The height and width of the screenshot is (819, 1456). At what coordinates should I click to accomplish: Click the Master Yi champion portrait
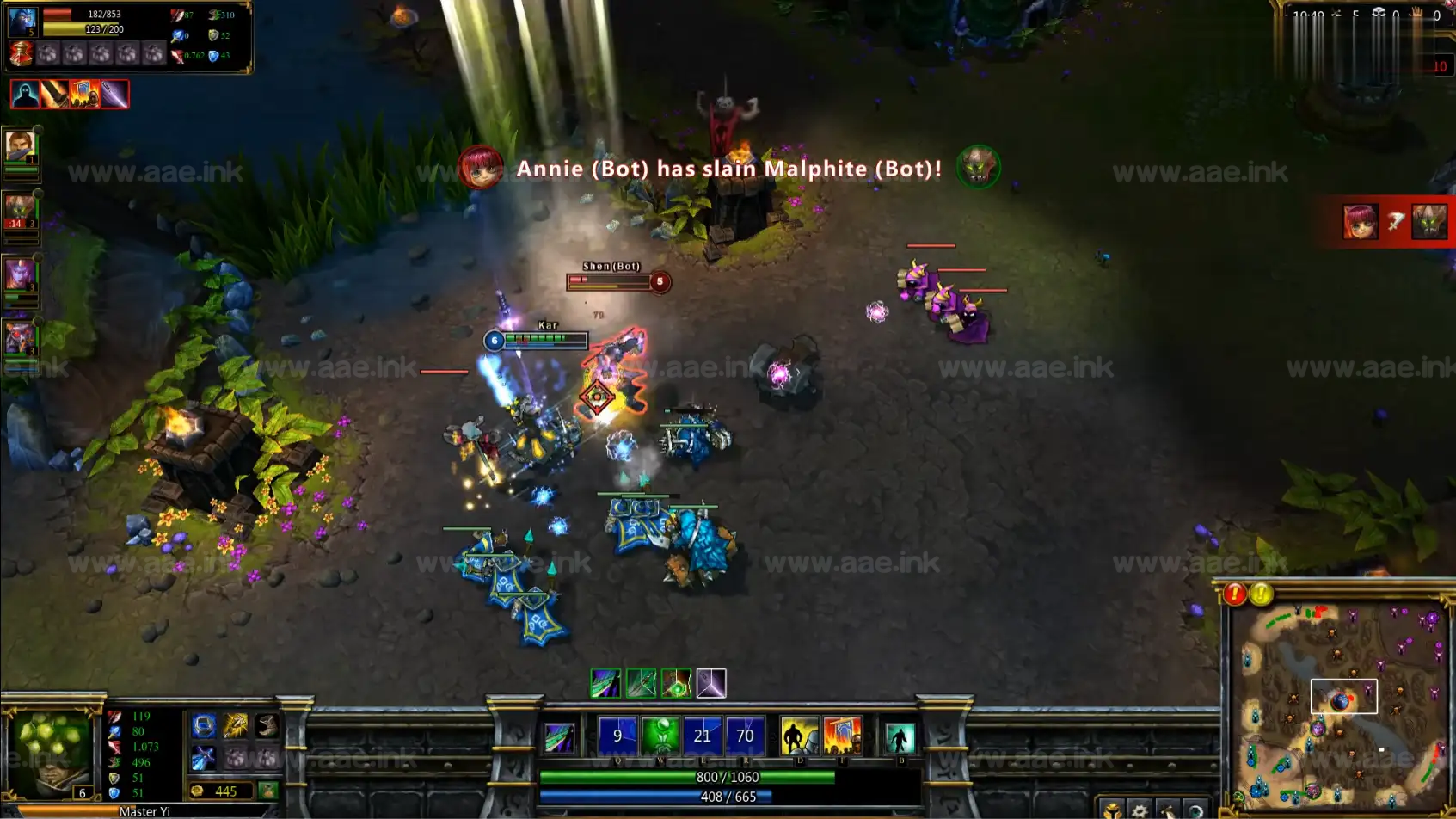50,753
